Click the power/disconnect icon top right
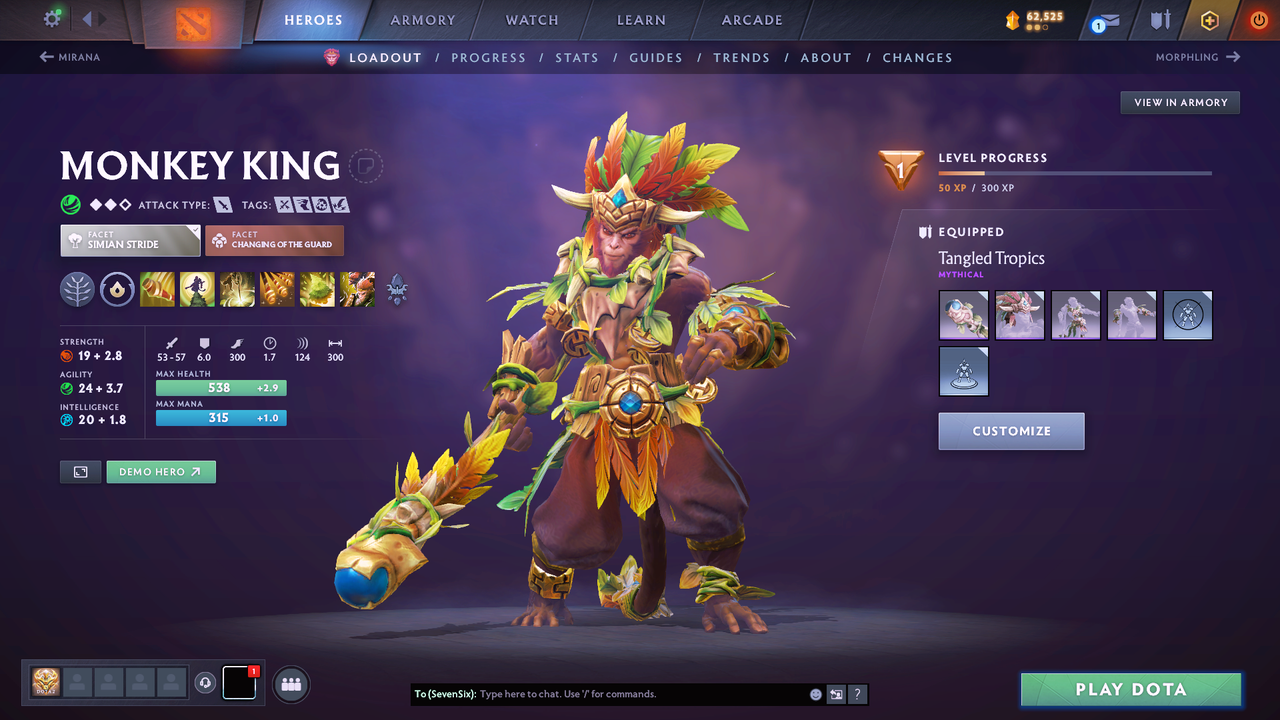 1258,19
